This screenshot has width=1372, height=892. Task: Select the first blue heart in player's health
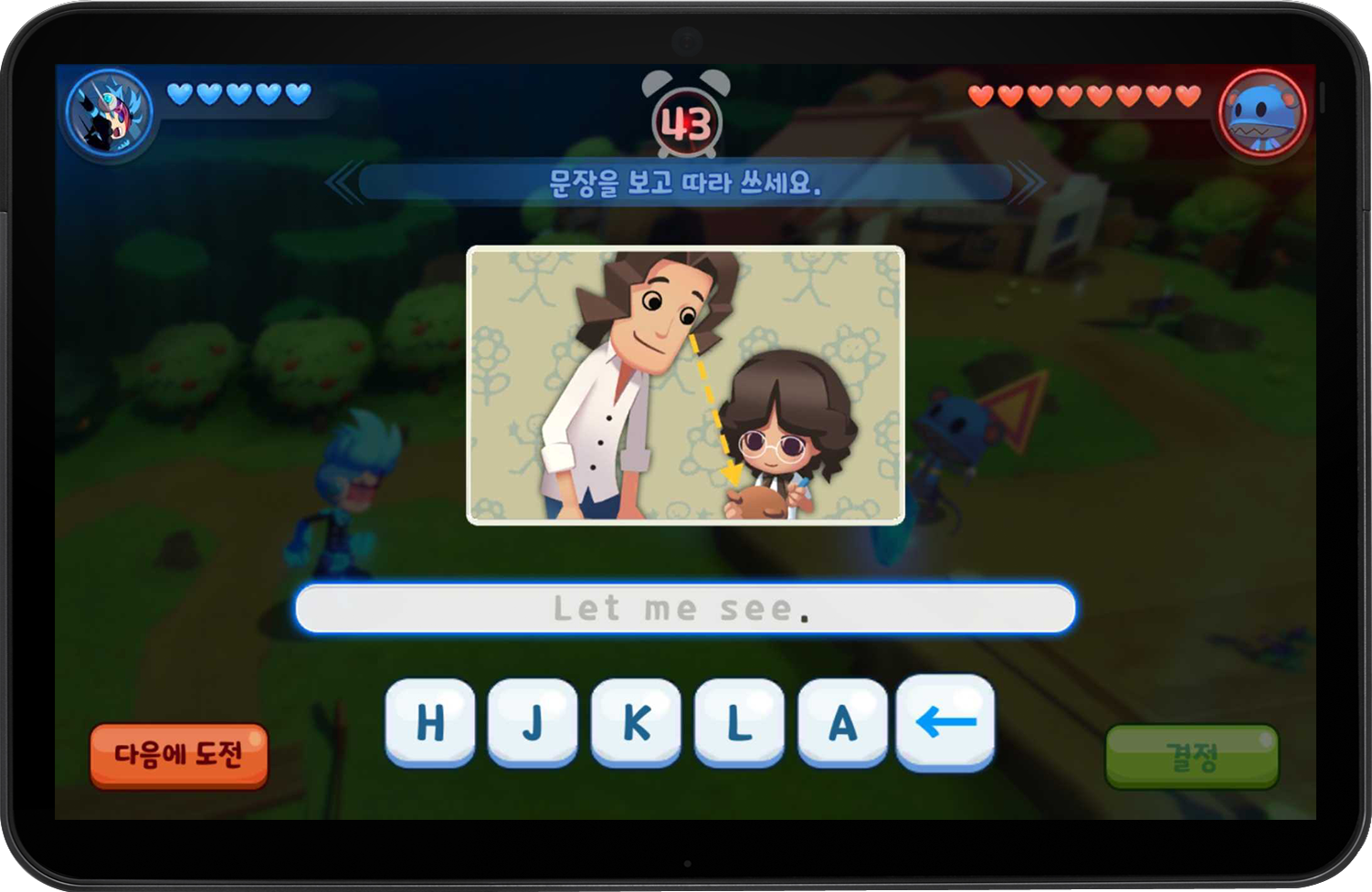coord(179,94)
